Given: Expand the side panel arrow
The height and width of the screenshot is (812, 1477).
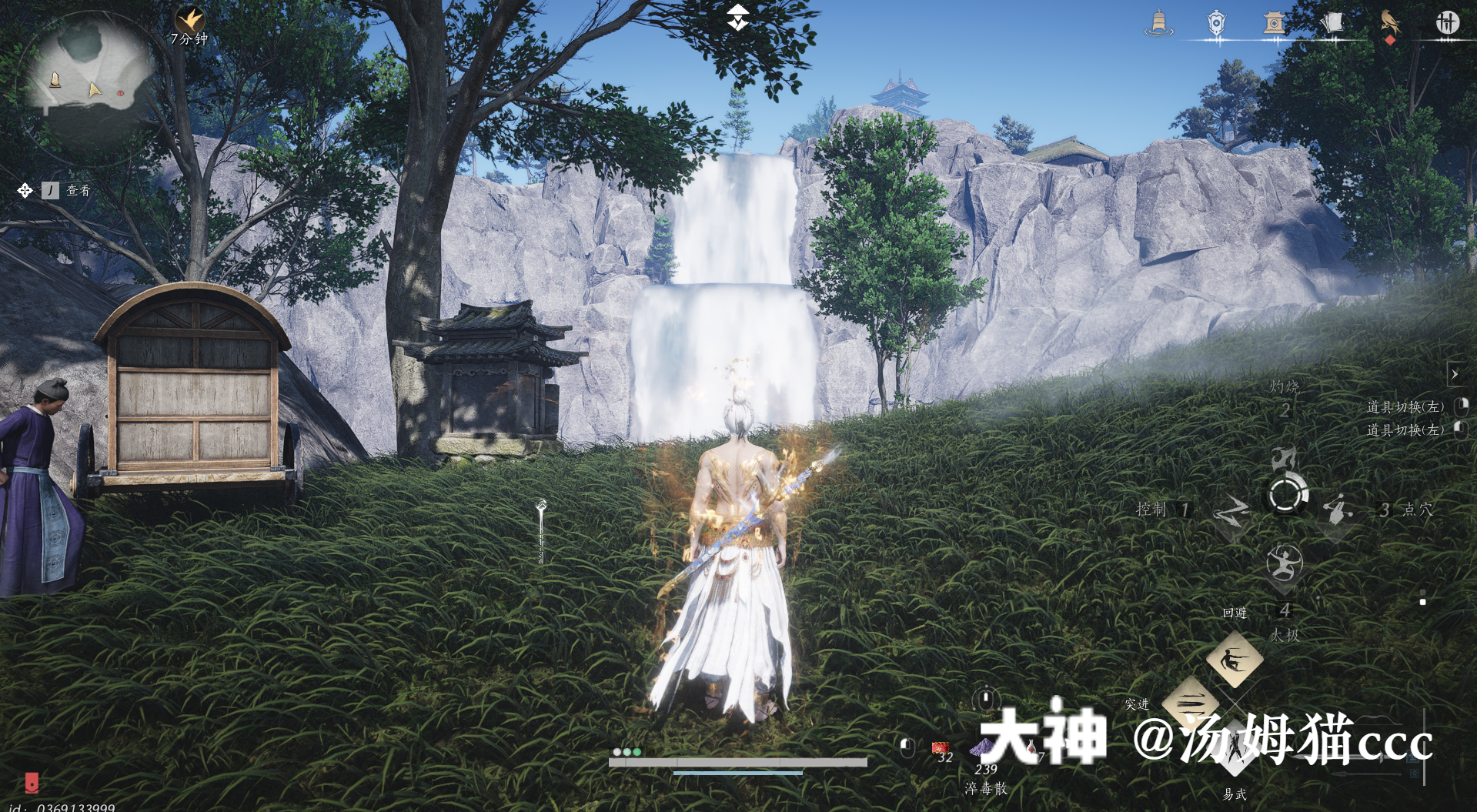Looking at the screenshot, I should (1455, 375).
